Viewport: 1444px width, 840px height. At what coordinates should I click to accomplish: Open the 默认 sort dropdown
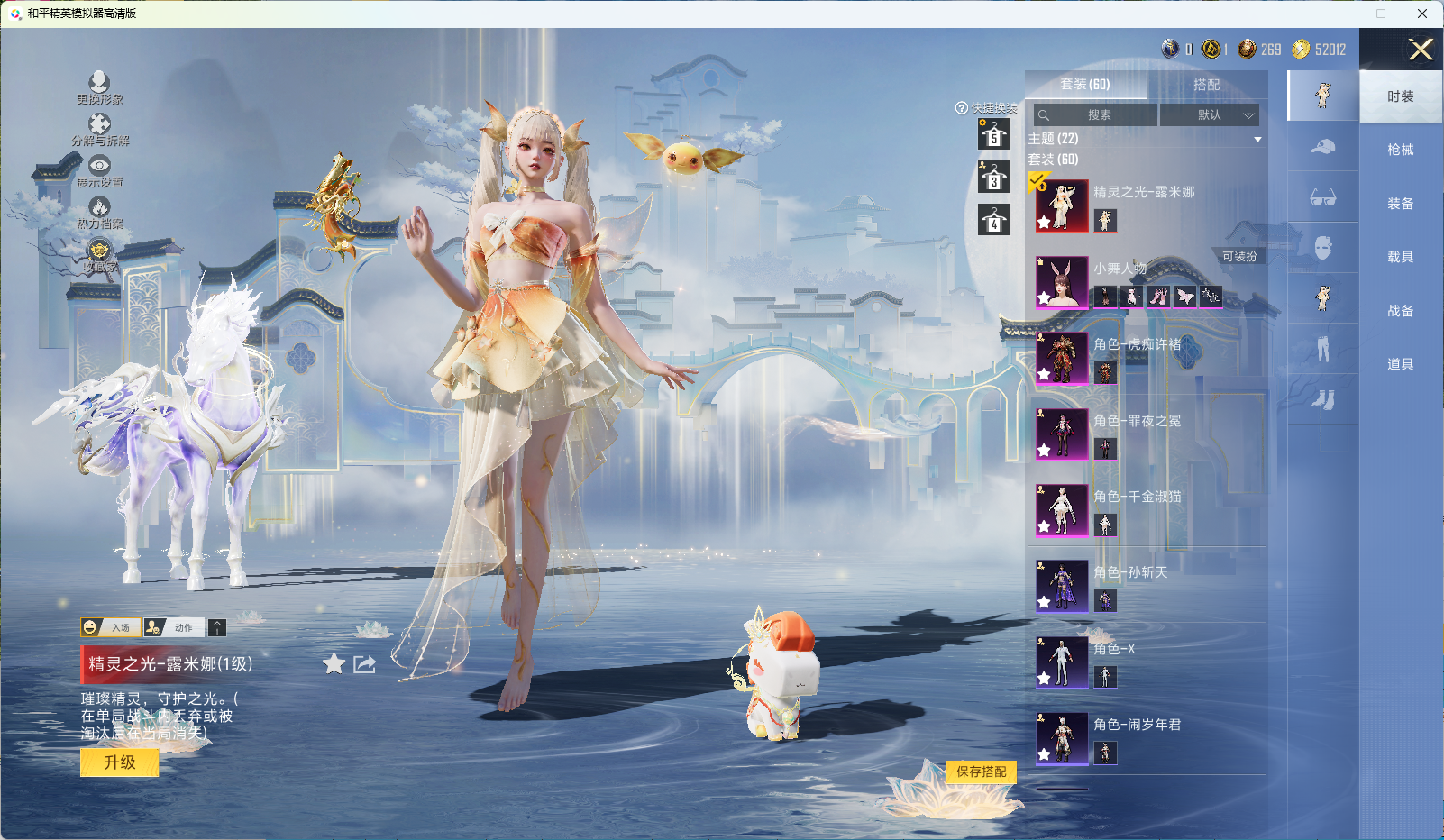point(1209,115)
